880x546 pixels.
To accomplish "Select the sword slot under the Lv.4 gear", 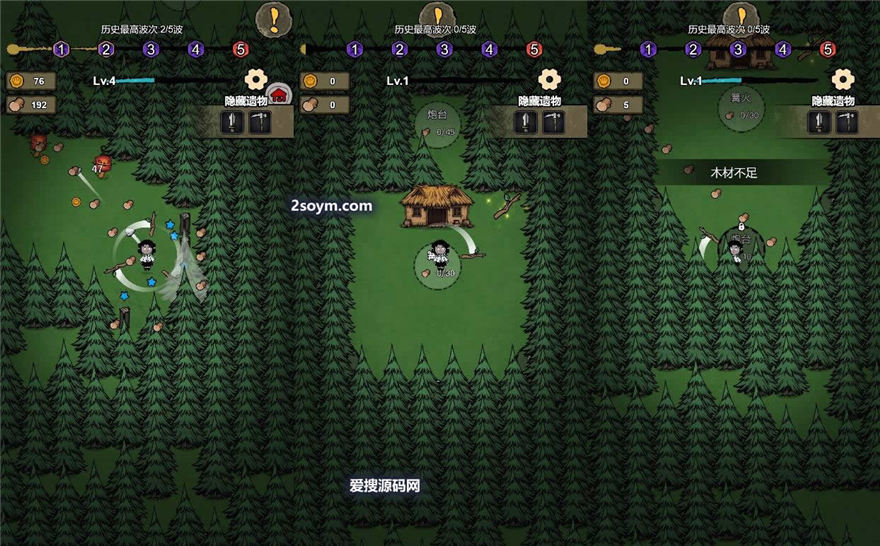I will 233,122.
